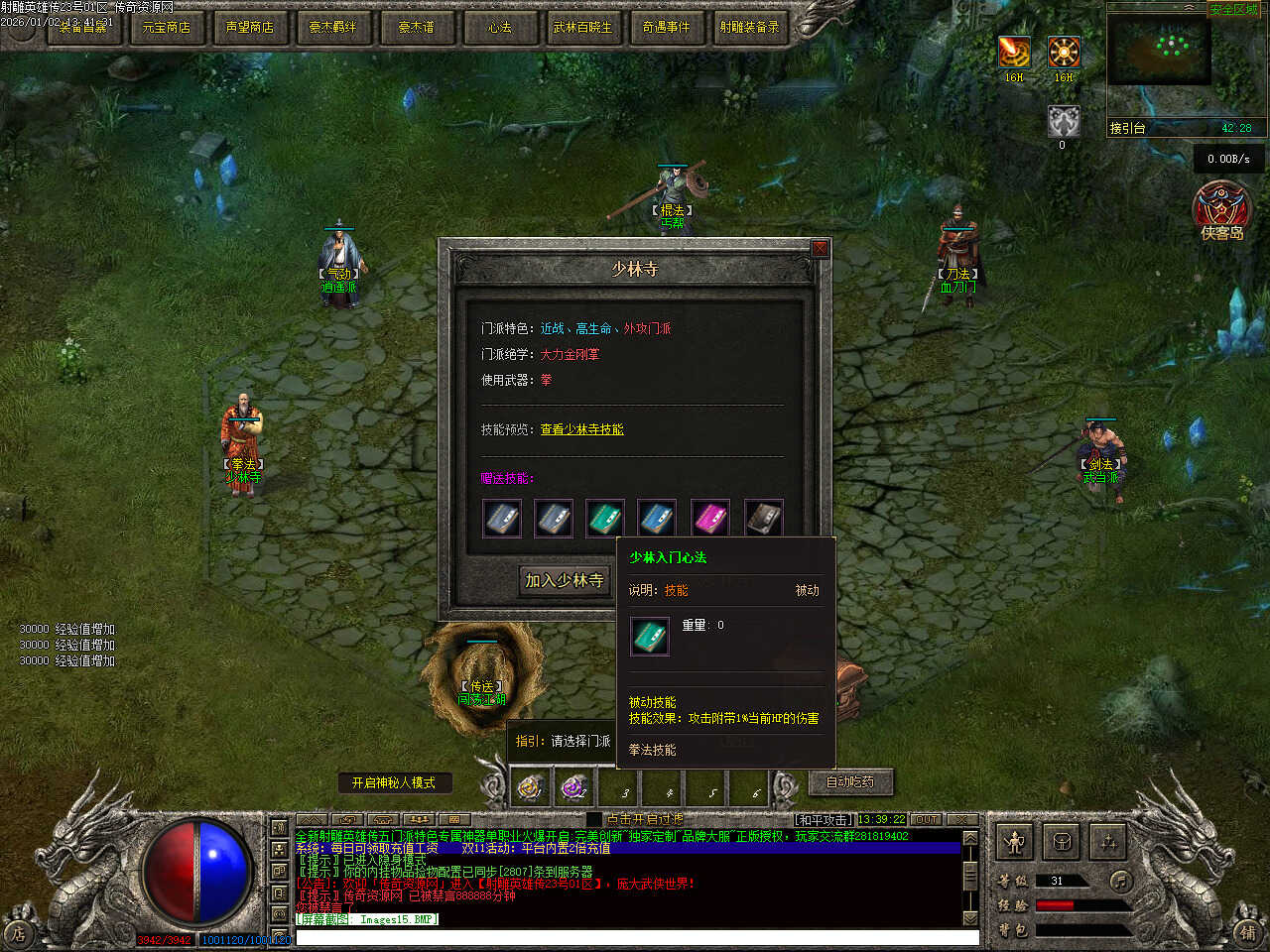Toggle the 开启神秘人模式 button
Image resolution: width=1270 pixels, height=952 pixels.
[394, 782]
